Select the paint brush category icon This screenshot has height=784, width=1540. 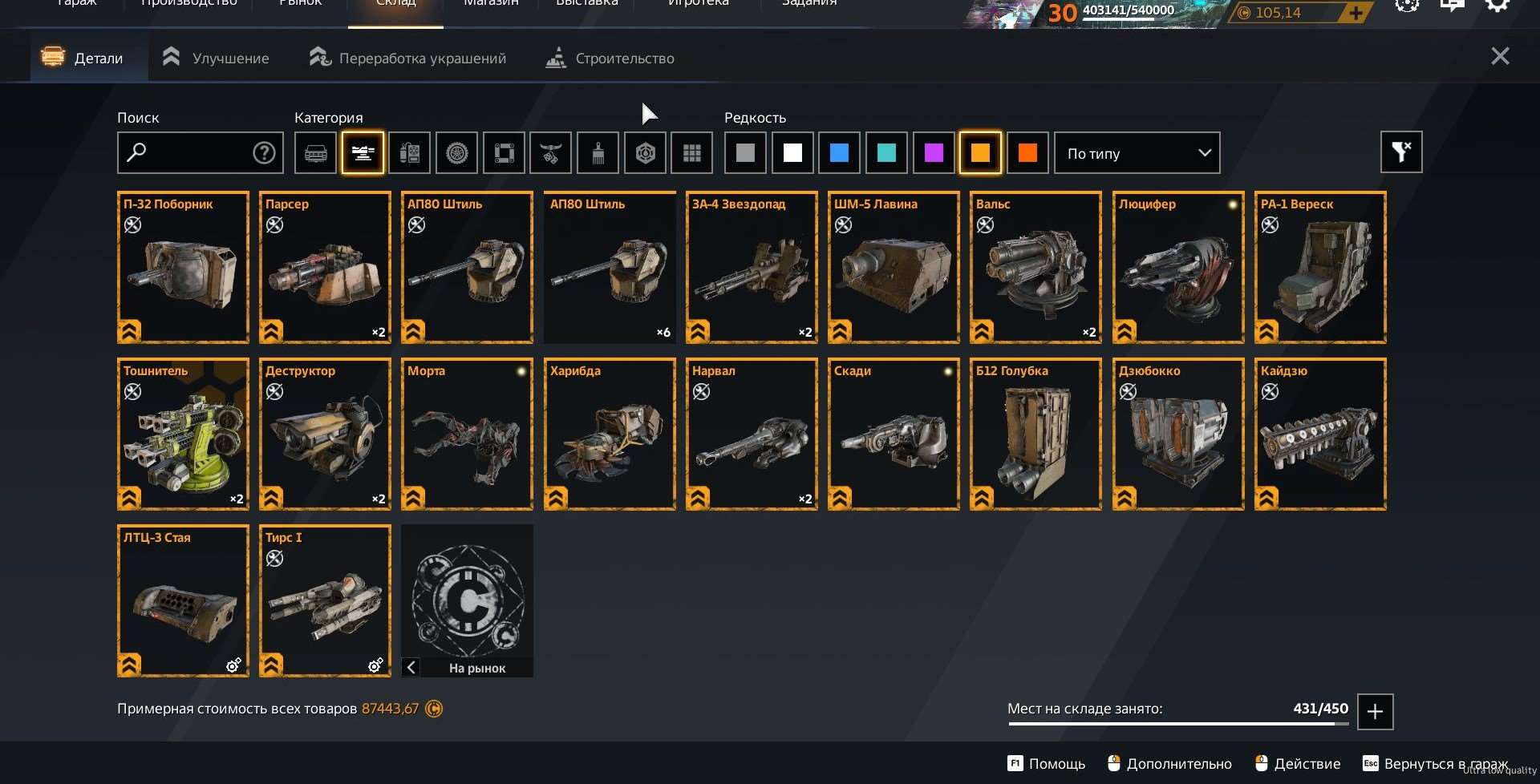(x=597, y=152)
